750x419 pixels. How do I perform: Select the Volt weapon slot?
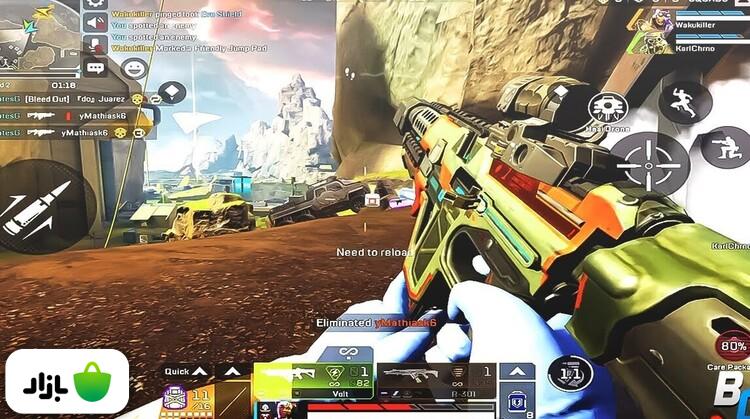pyautogui.click(x=313, y=381)
